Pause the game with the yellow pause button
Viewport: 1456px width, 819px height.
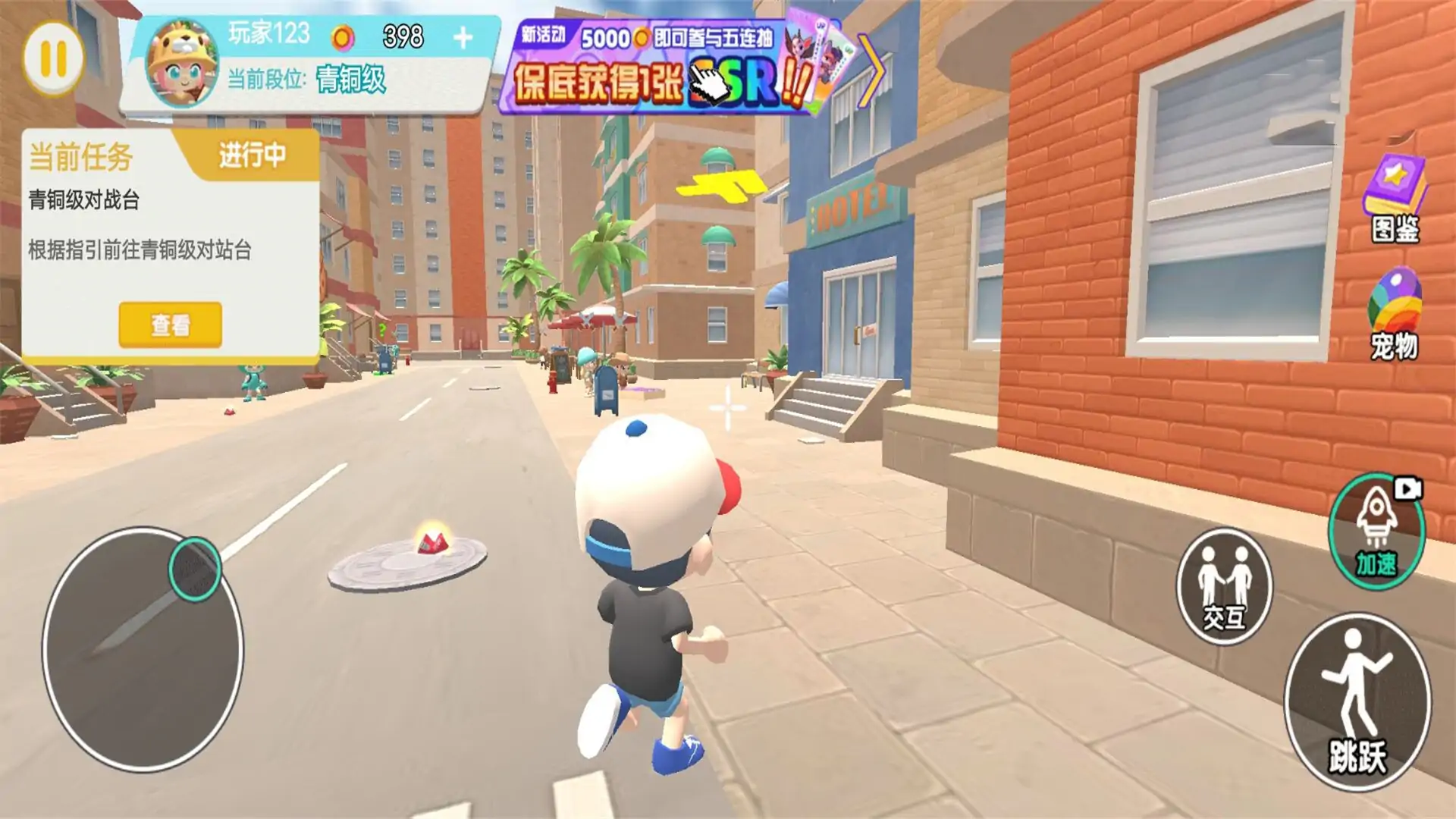point(53,59)
